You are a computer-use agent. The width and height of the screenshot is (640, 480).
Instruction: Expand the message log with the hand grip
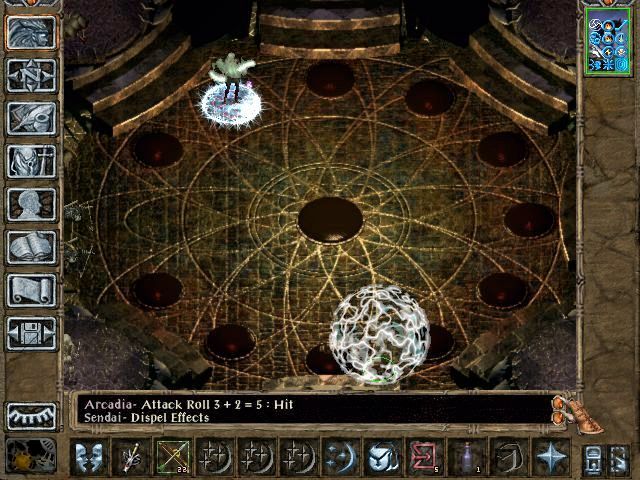click(x=566, y=407)
